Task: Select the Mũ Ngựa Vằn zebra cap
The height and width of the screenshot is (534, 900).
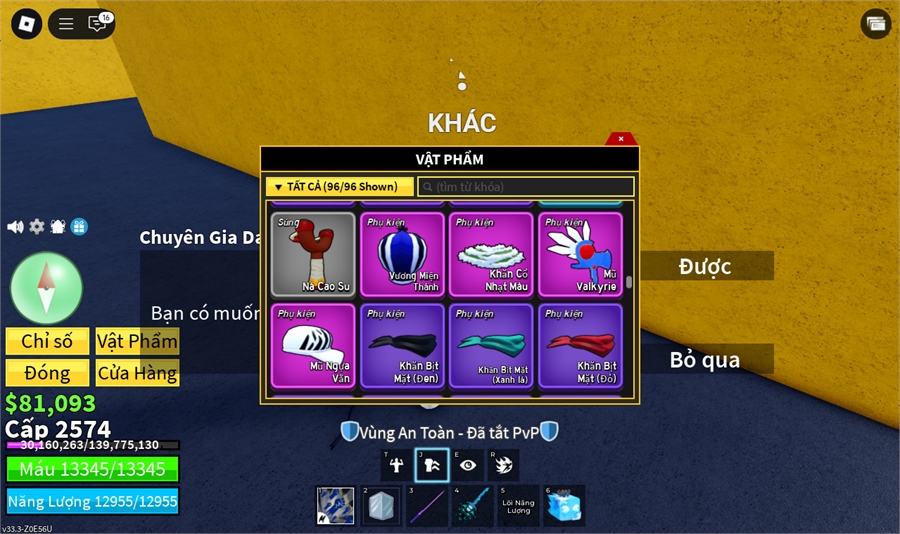Action: (313, 345)
